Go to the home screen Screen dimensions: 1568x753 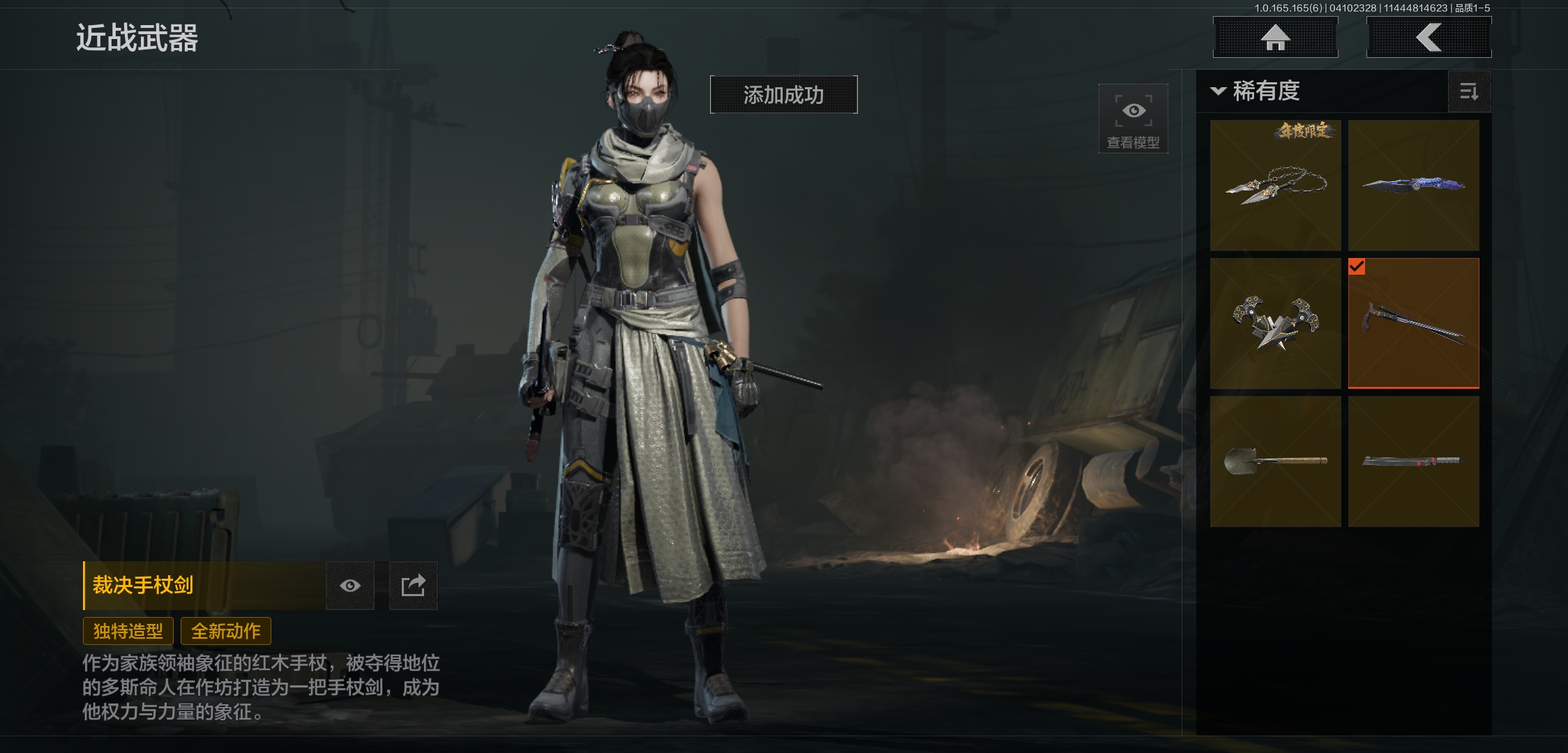(x=1275, y=37)
